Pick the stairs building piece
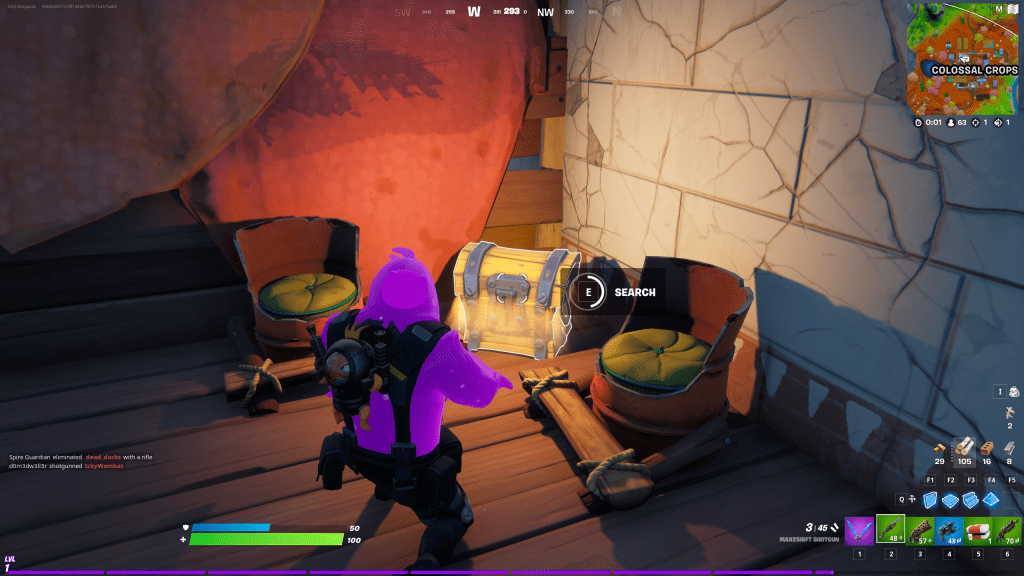1024x576 pixels. pyautogui.click(x=971, y=499)
